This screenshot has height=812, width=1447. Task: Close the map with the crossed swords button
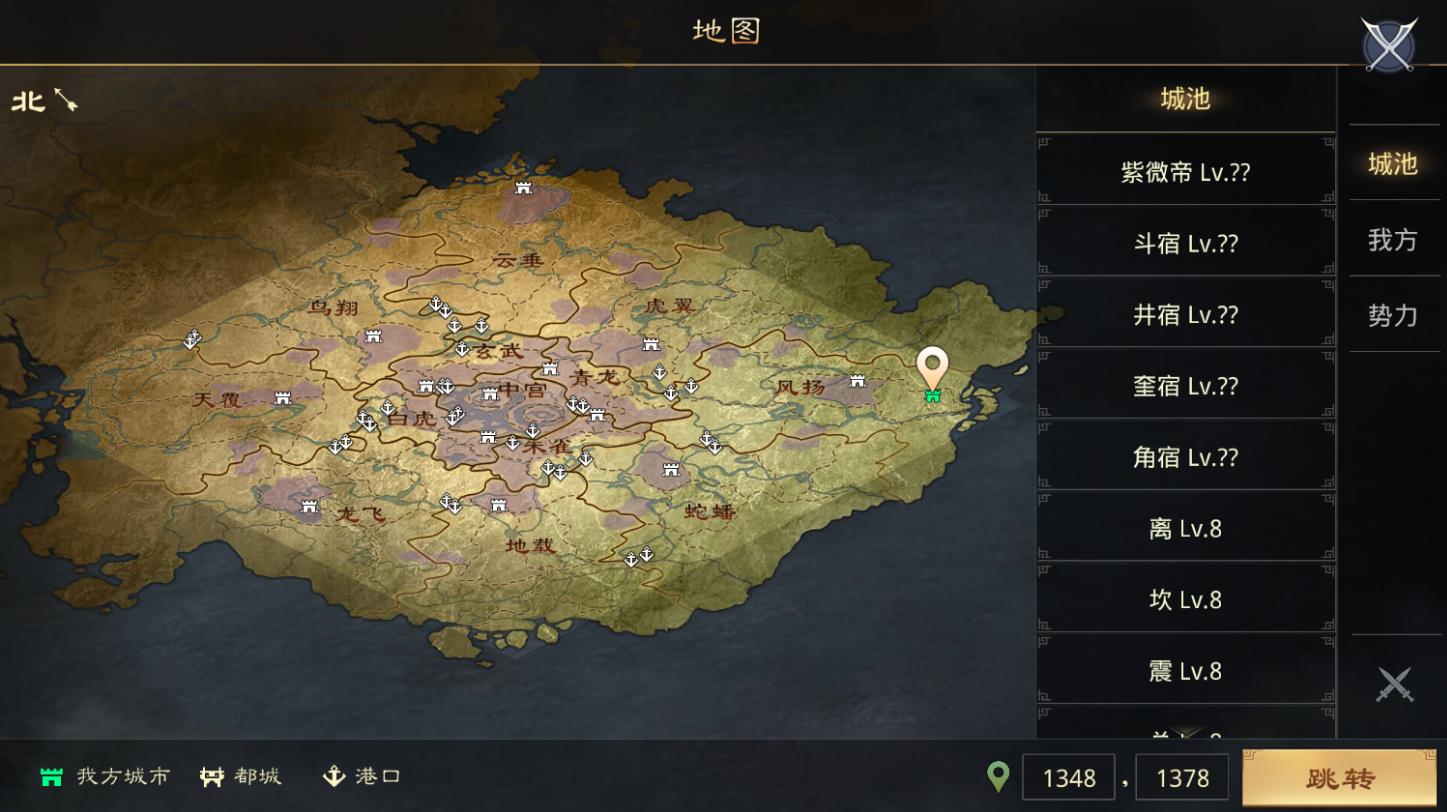click(x=1388, y=43)
